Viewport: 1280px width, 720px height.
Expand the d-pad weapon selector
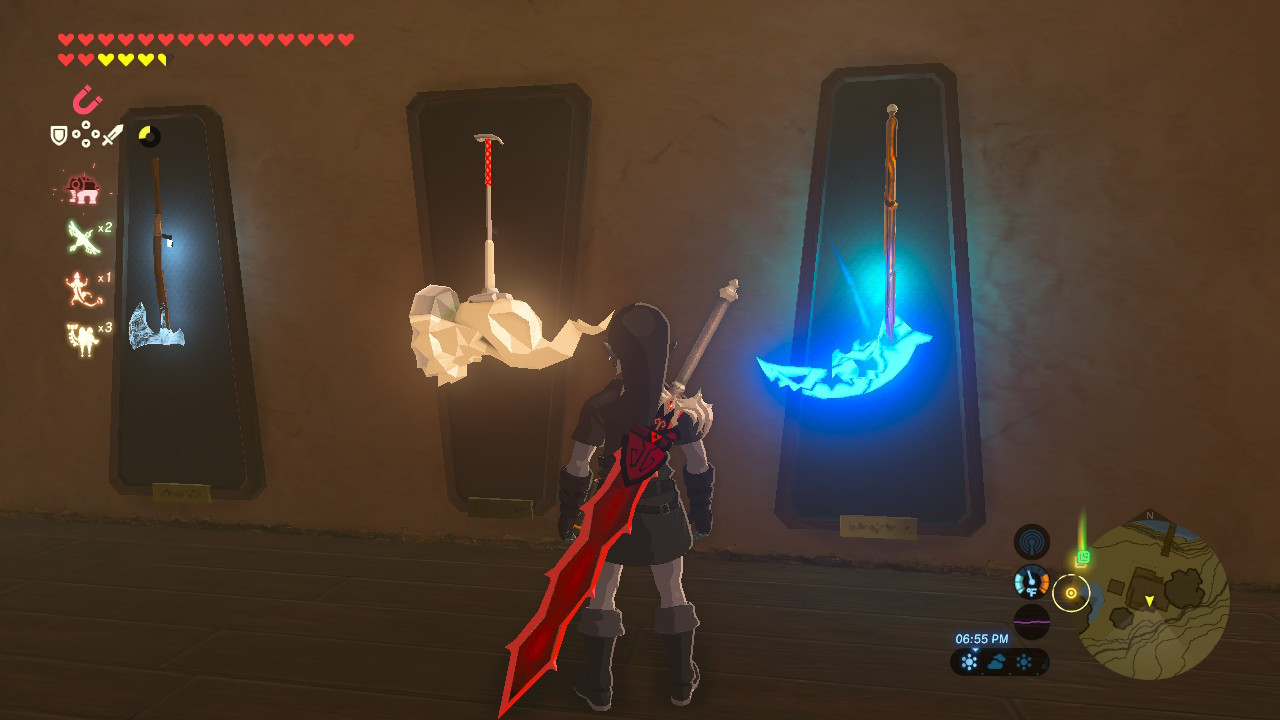click(85, 135)
